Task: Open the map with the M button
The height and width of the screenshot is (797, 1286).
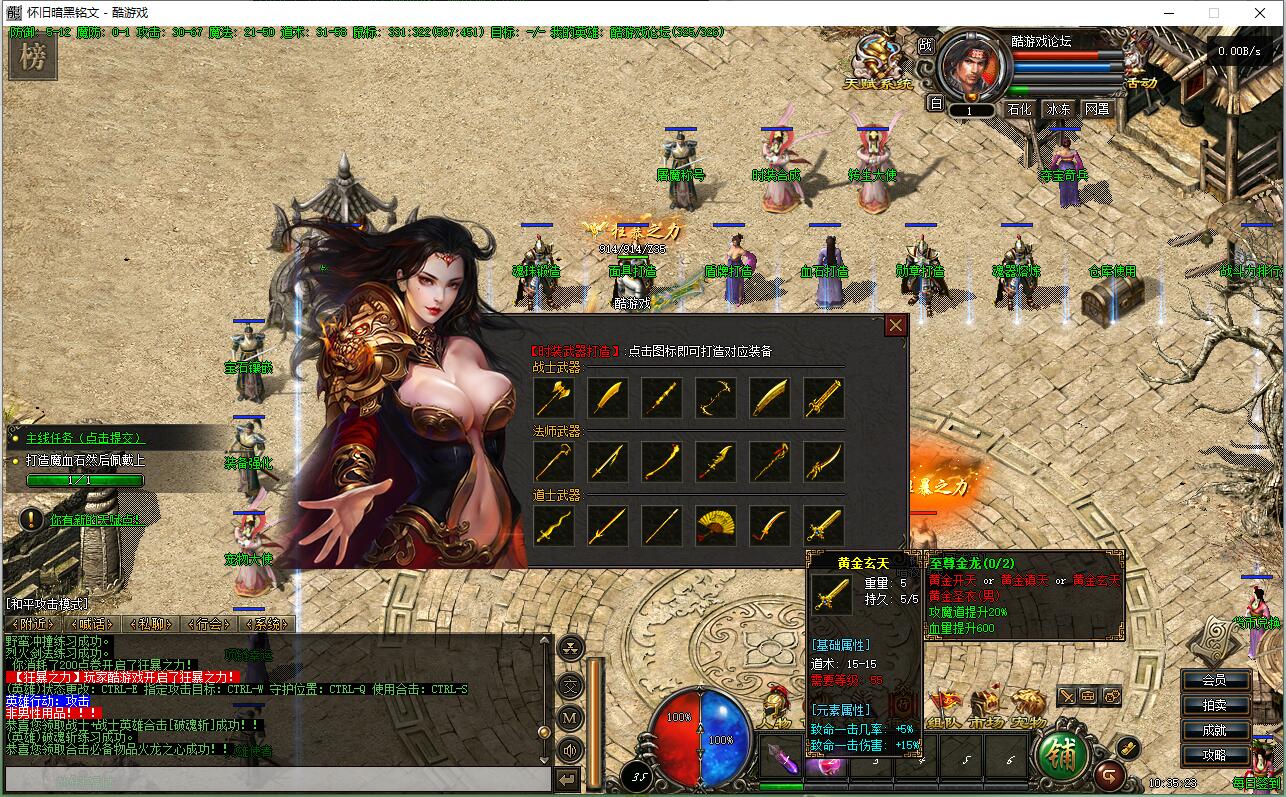Action: 570,717
